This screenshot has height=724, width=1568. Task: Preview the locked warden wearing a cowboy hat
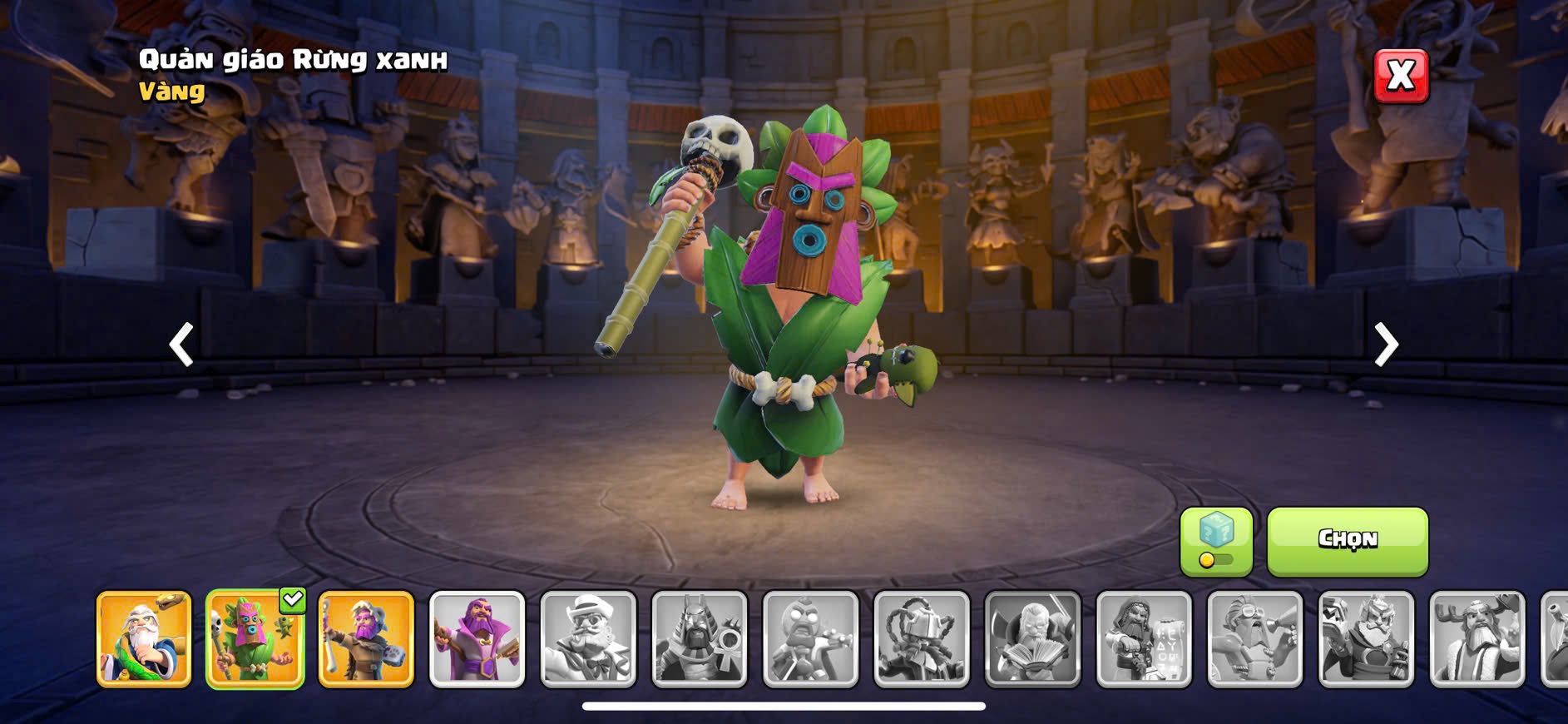click(x=588, y=639)
